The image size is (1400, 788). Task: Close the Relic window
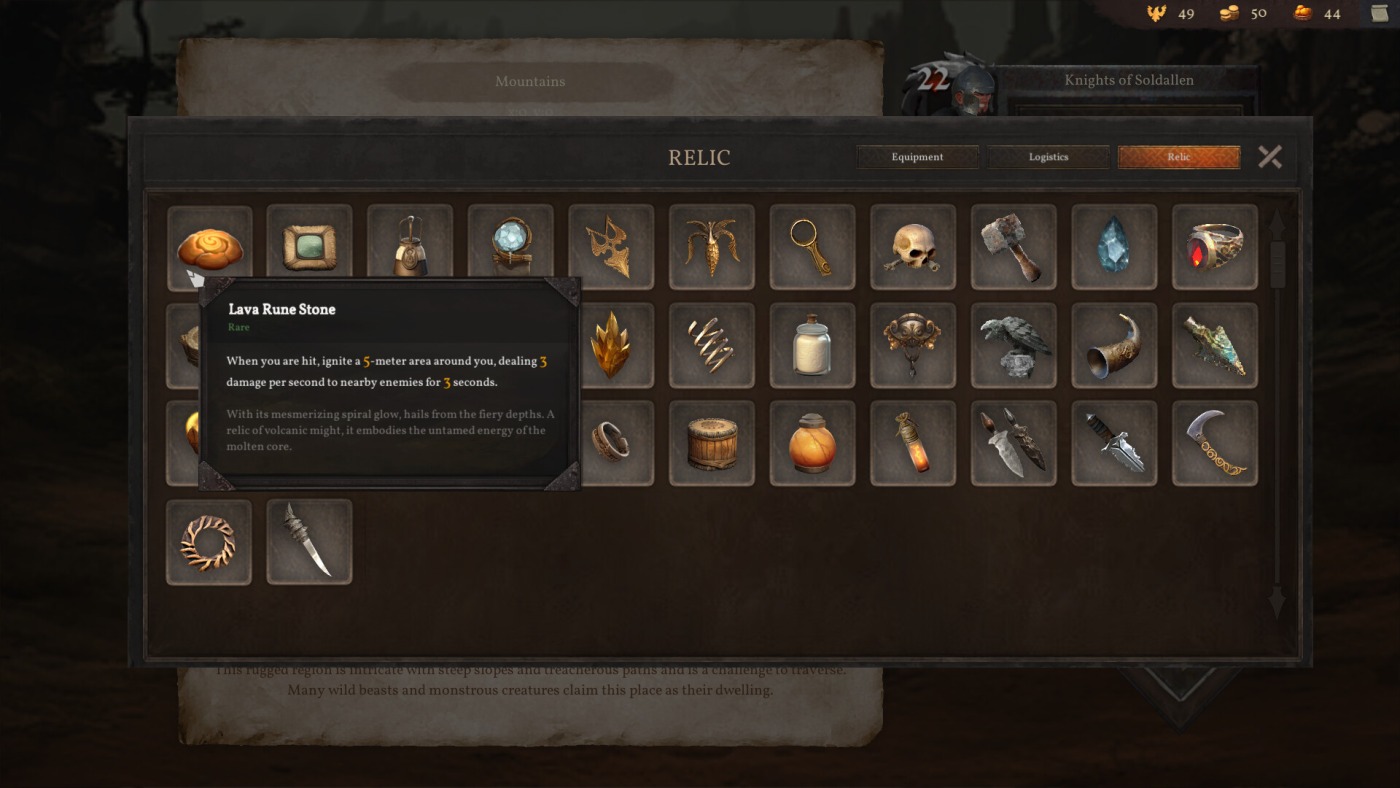click(1270, 157)
